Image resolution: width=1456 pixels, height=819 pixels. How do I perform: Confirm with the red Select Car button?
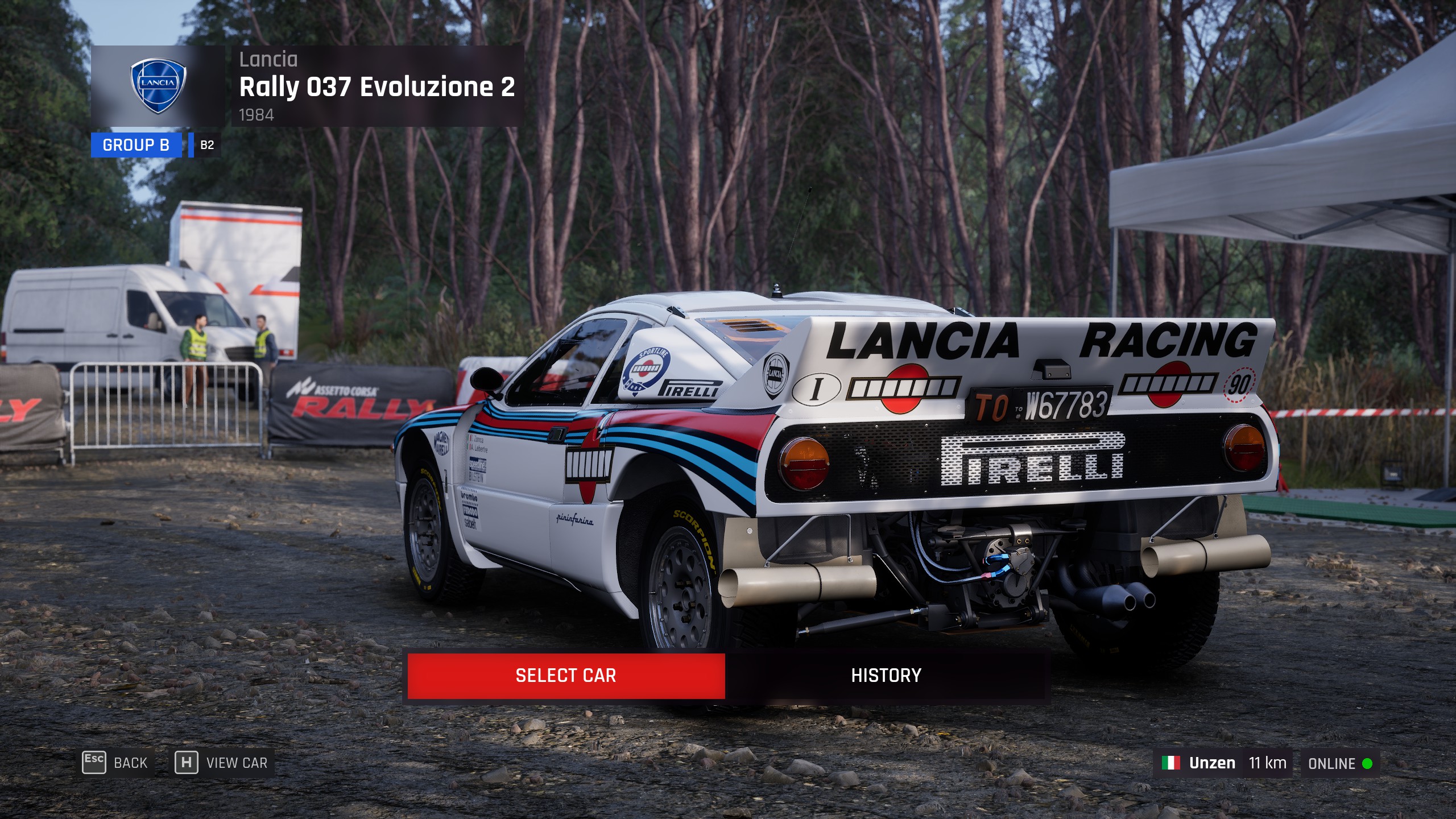click(566, 676)
